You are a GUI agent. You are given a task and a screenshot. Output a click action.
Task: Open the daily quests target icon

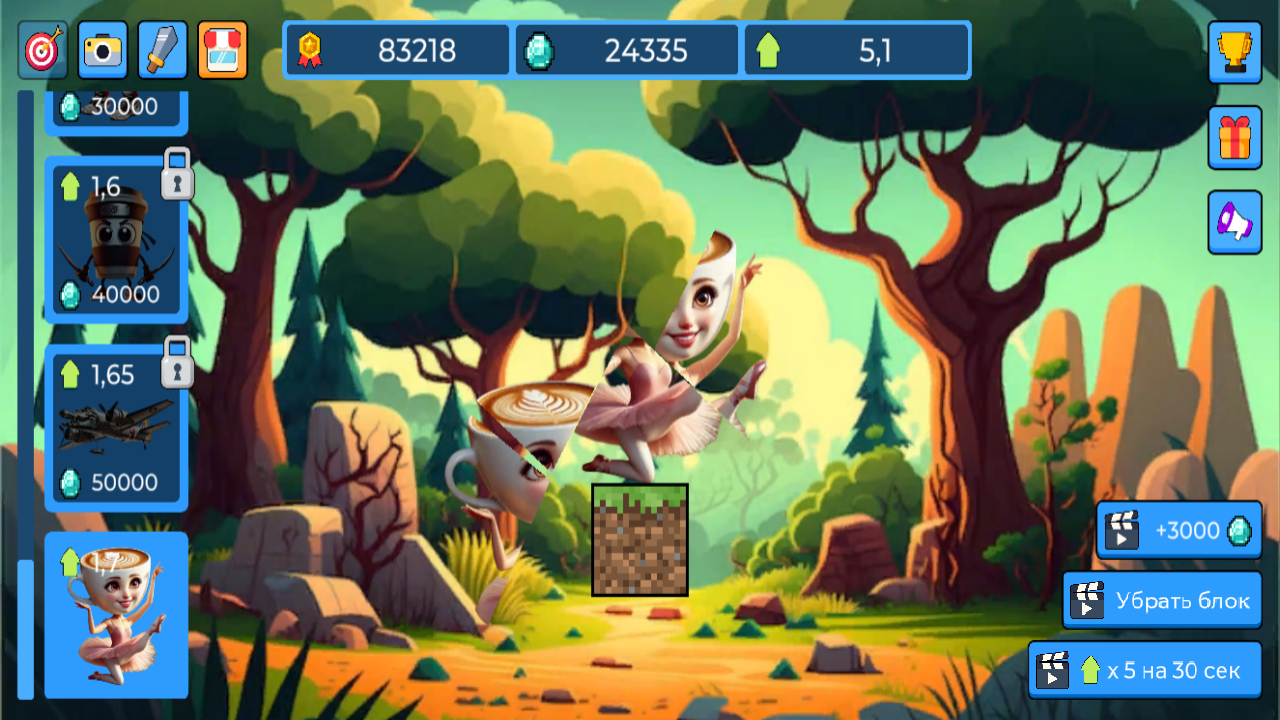(x=44, y=50)
